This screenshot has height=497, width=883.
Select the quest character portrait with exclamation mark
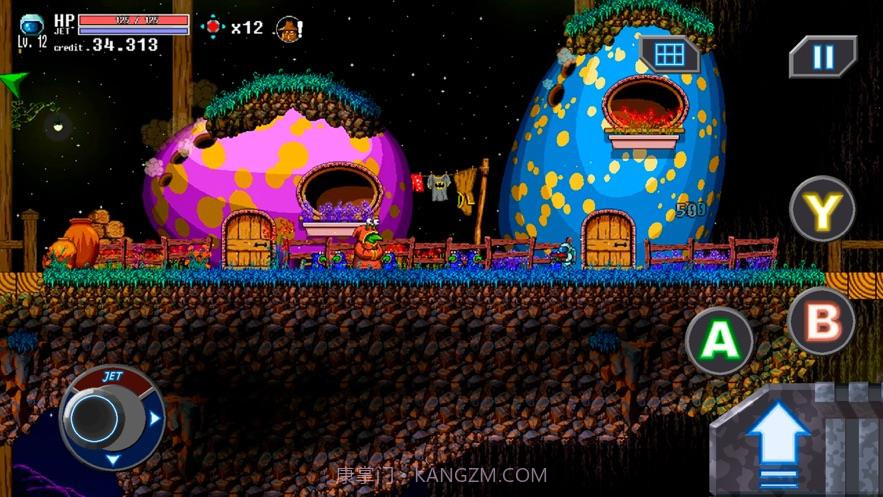289,28
